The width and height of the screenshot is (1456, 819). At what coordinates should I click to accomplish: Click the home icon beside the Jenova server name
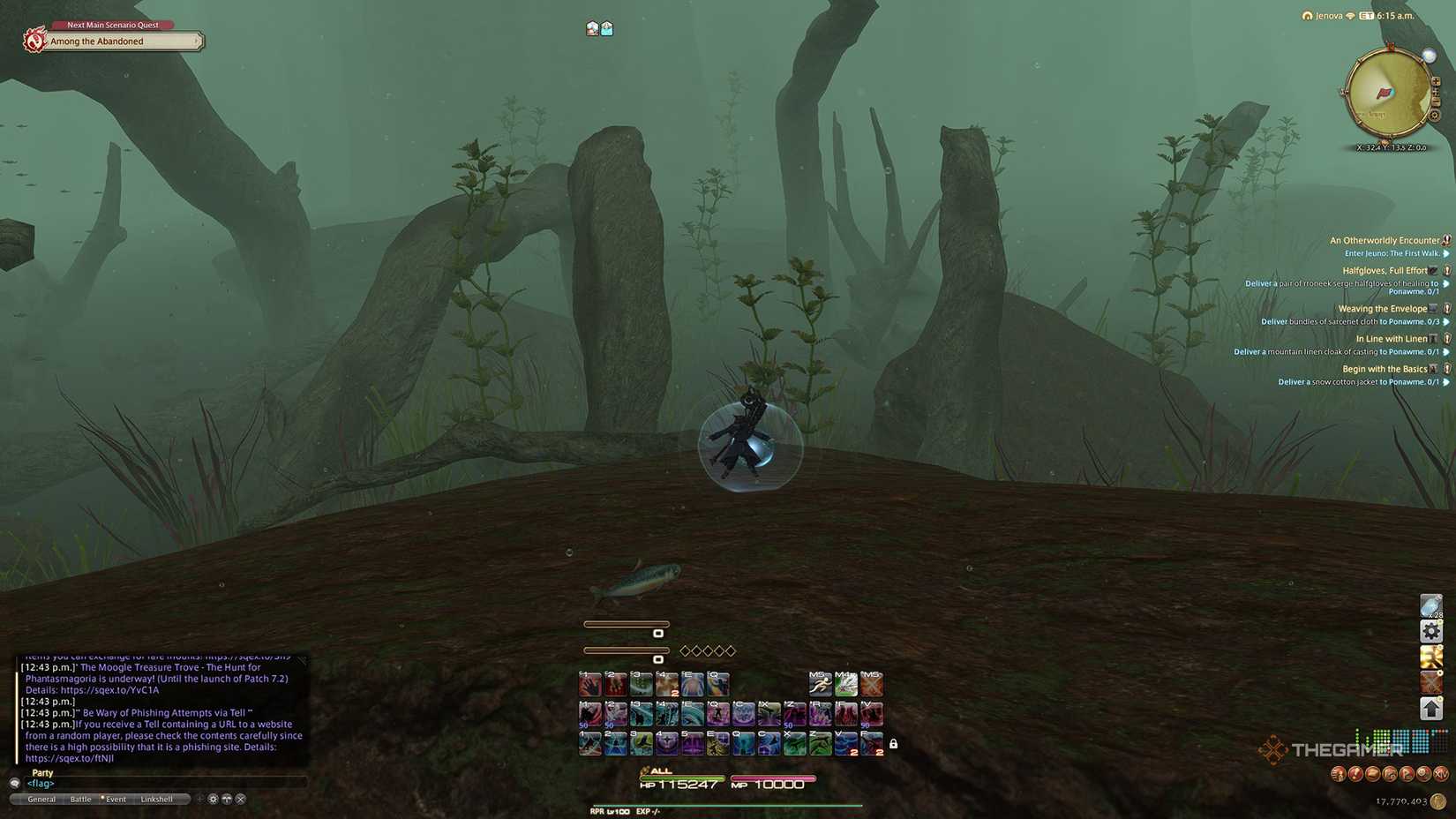[x=1304, y=15]
